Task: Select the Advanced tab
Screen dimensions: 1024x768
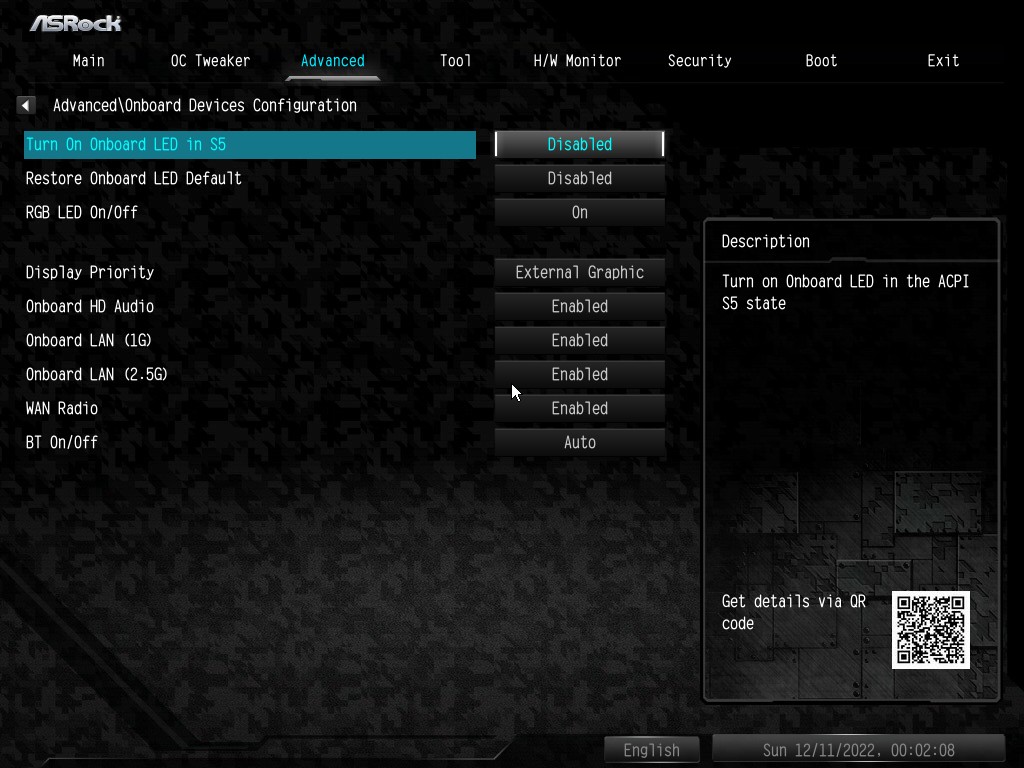Action: (333, 61)
